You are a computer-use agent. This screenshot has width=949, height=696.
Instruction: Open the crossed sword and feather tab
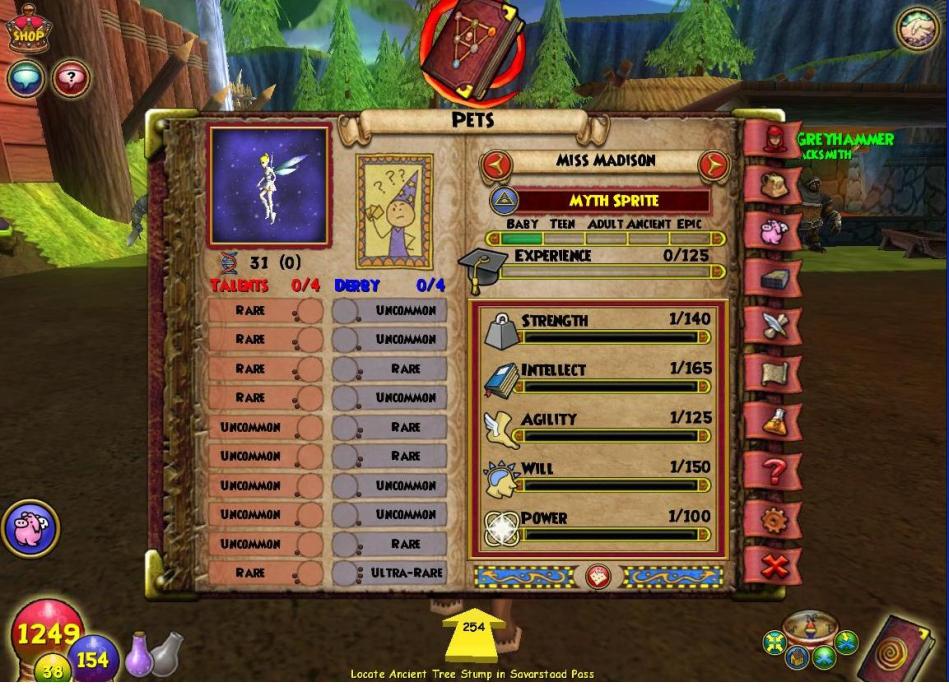tap(773, 326)
